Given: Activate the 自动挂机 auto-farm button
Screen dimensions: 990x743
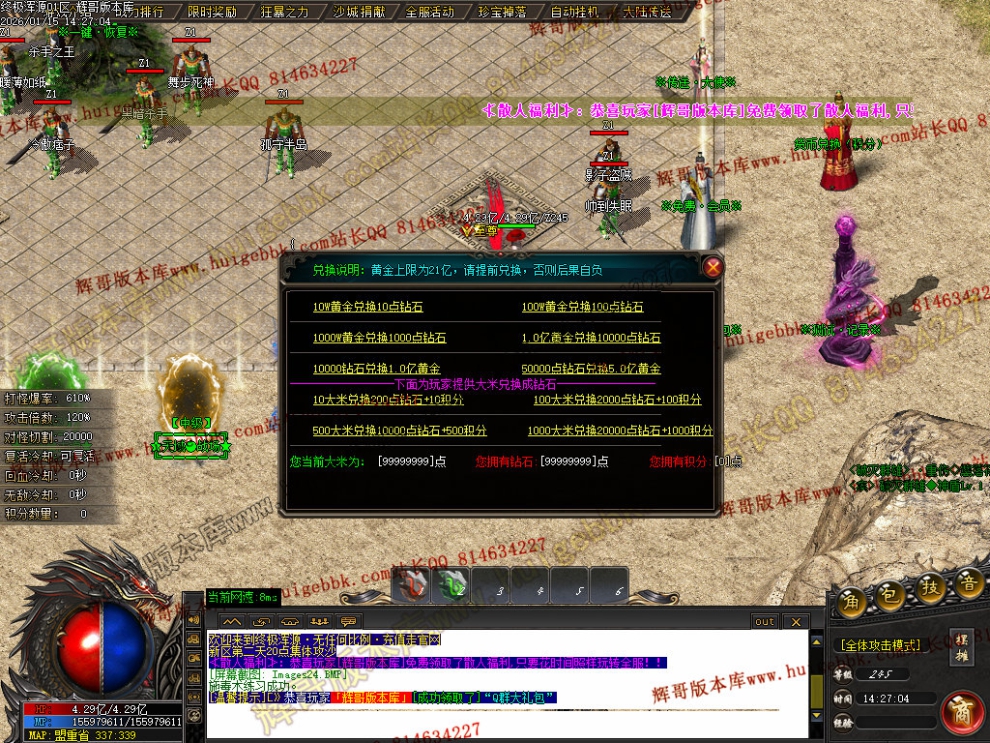Looking at the screenshot, I should tap(575, 12).
